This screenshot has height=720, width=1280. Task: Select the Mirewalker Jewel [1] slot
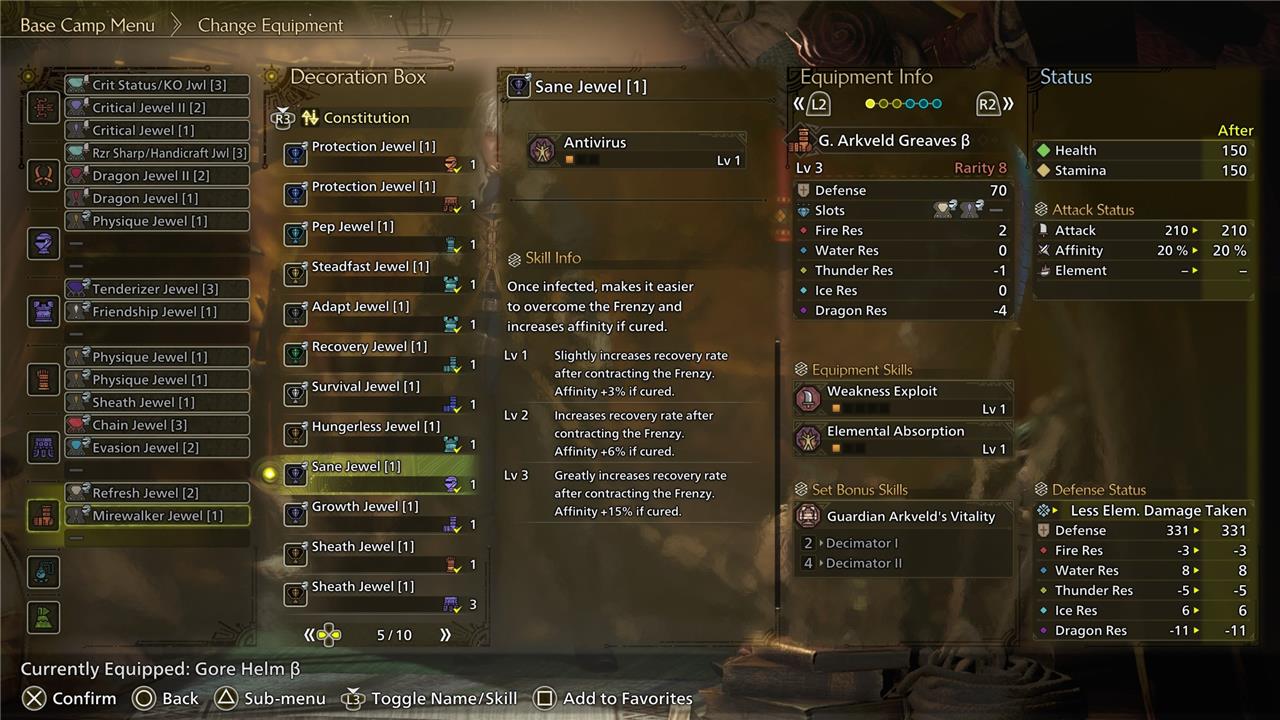pyautogui.click(x=158, y=516)
